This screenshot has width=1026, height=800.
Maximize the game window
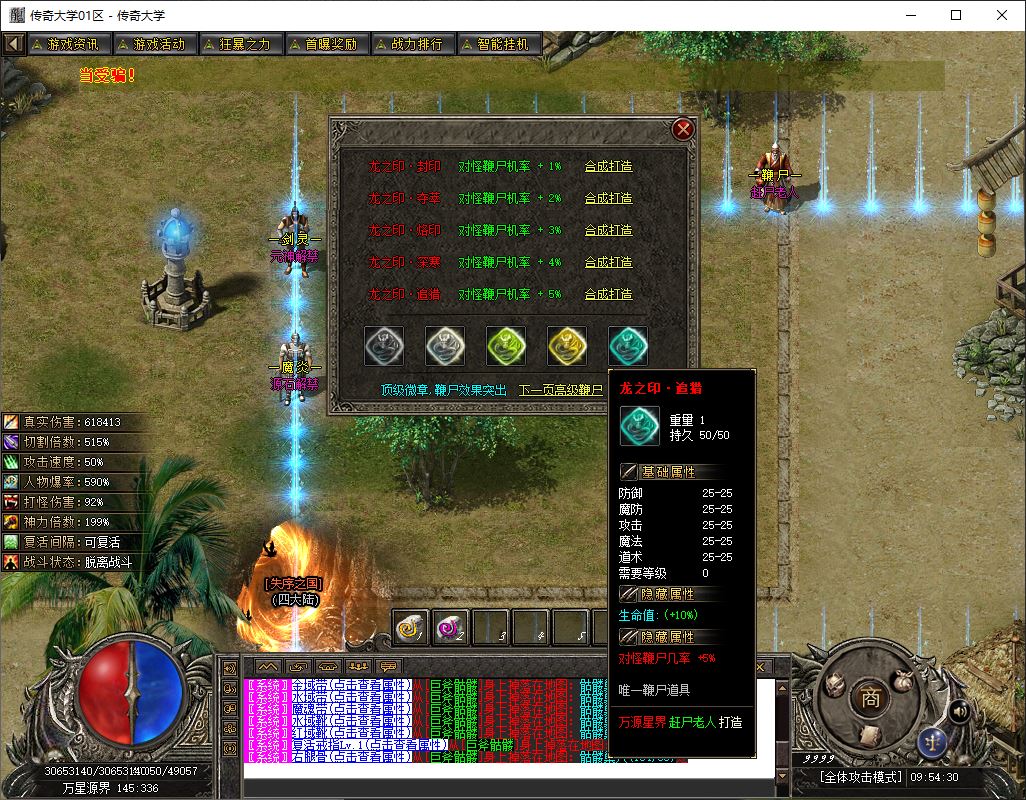(x=956, y=15)
